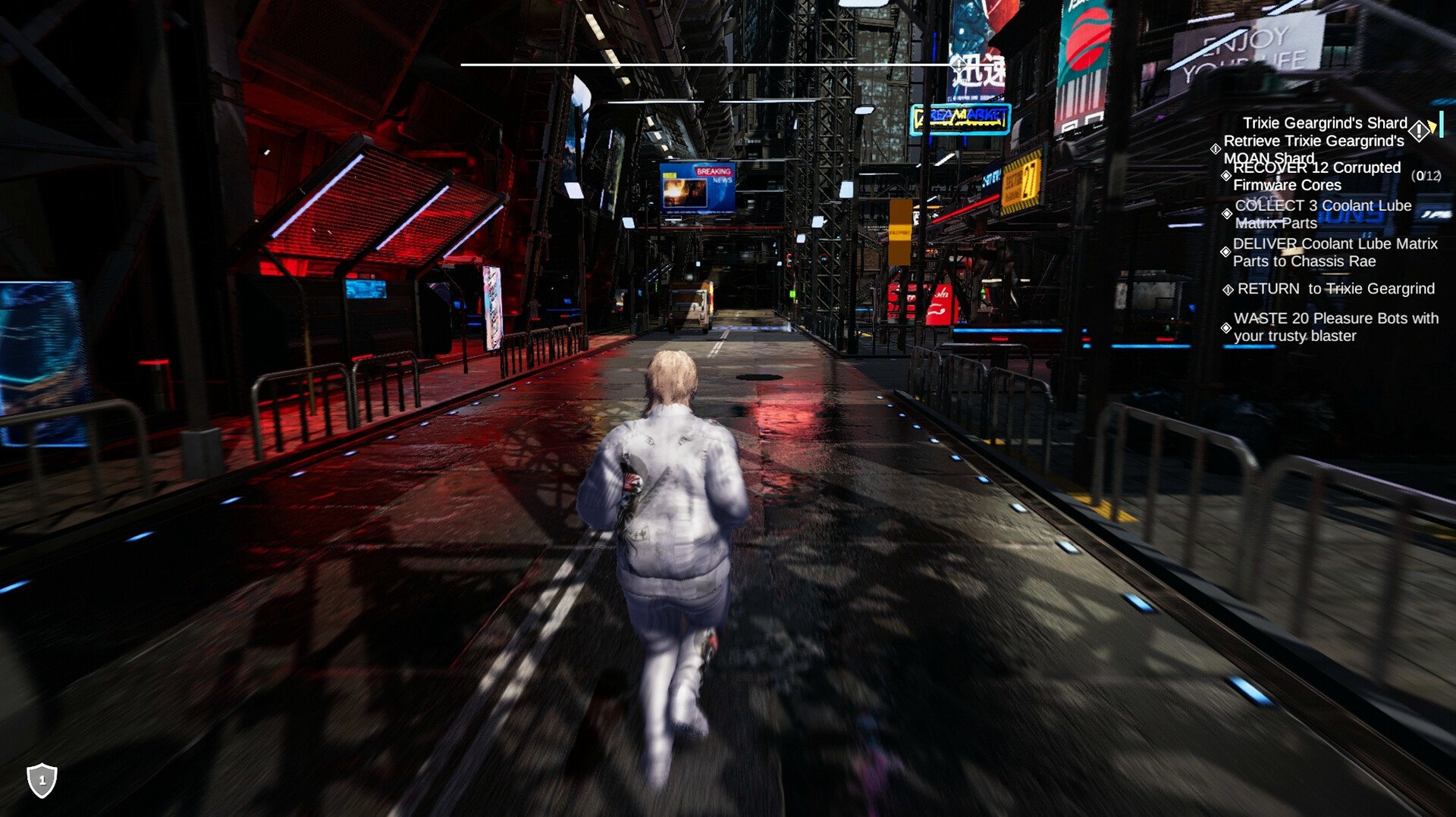1456x817 pixels.
Task: Click the RETURN to Trixie Geargrind objective text
Action: [1335, 289]
